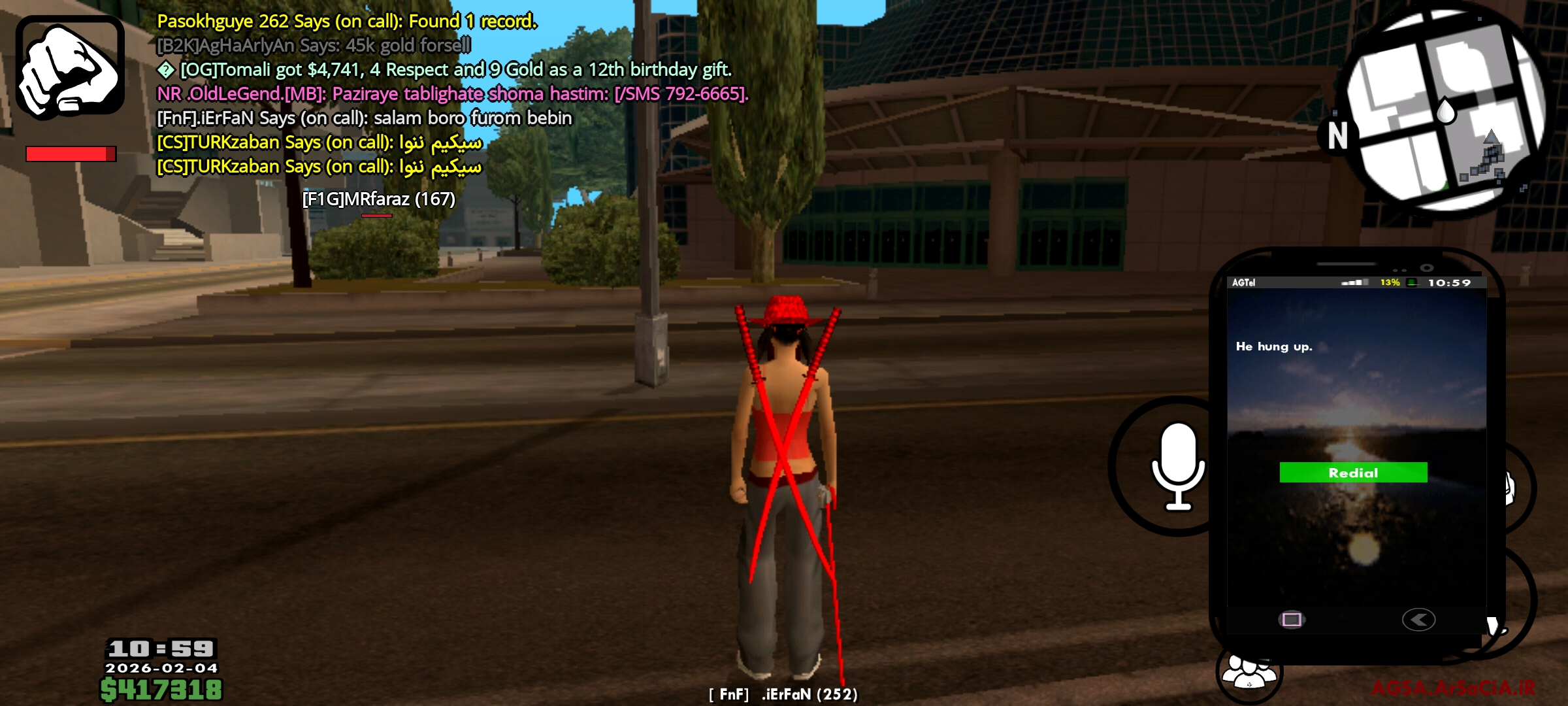Image resolution: width=1568 pixels, height=706 pixels.
Task: Tap the phone's square home button
Action: [x=1292, y=619]
